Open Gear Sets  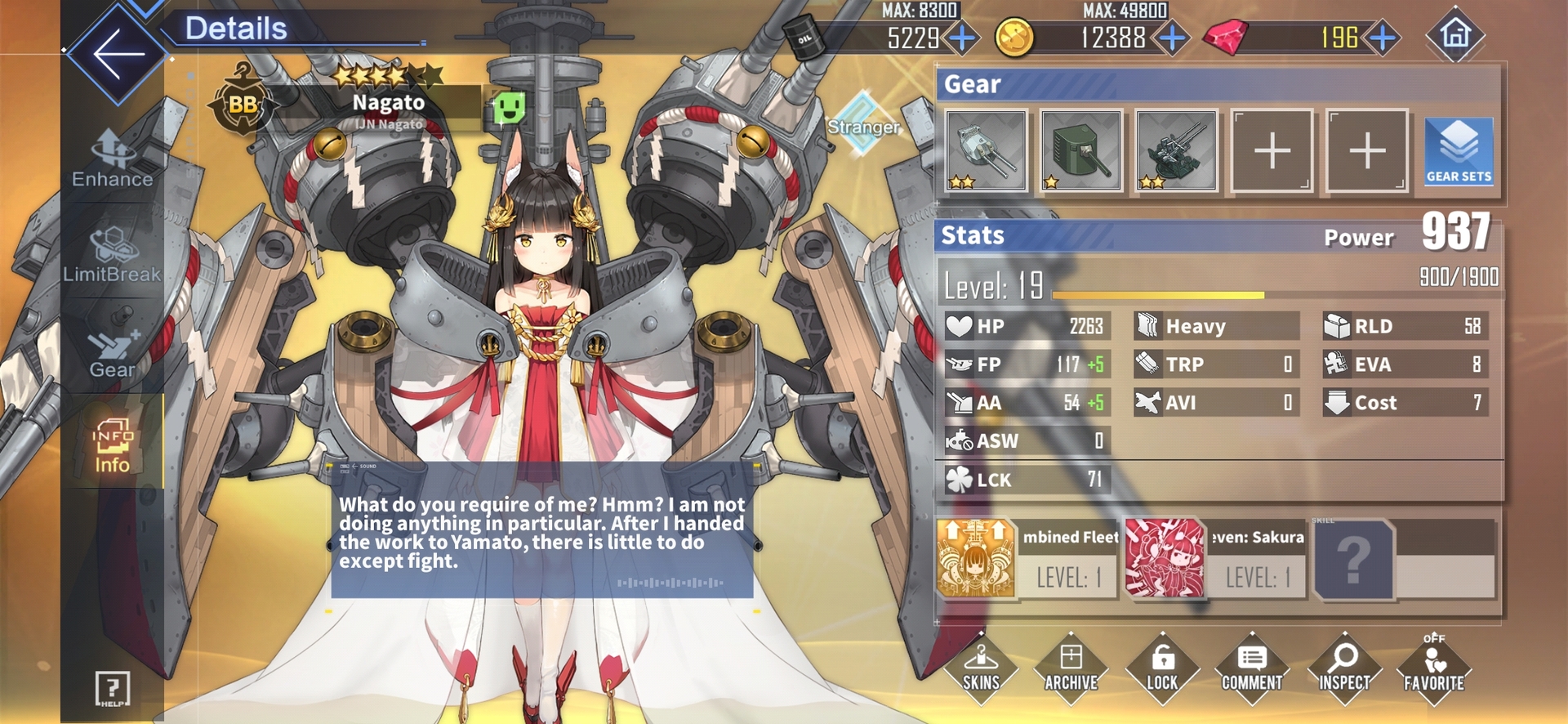(1459, 151)
